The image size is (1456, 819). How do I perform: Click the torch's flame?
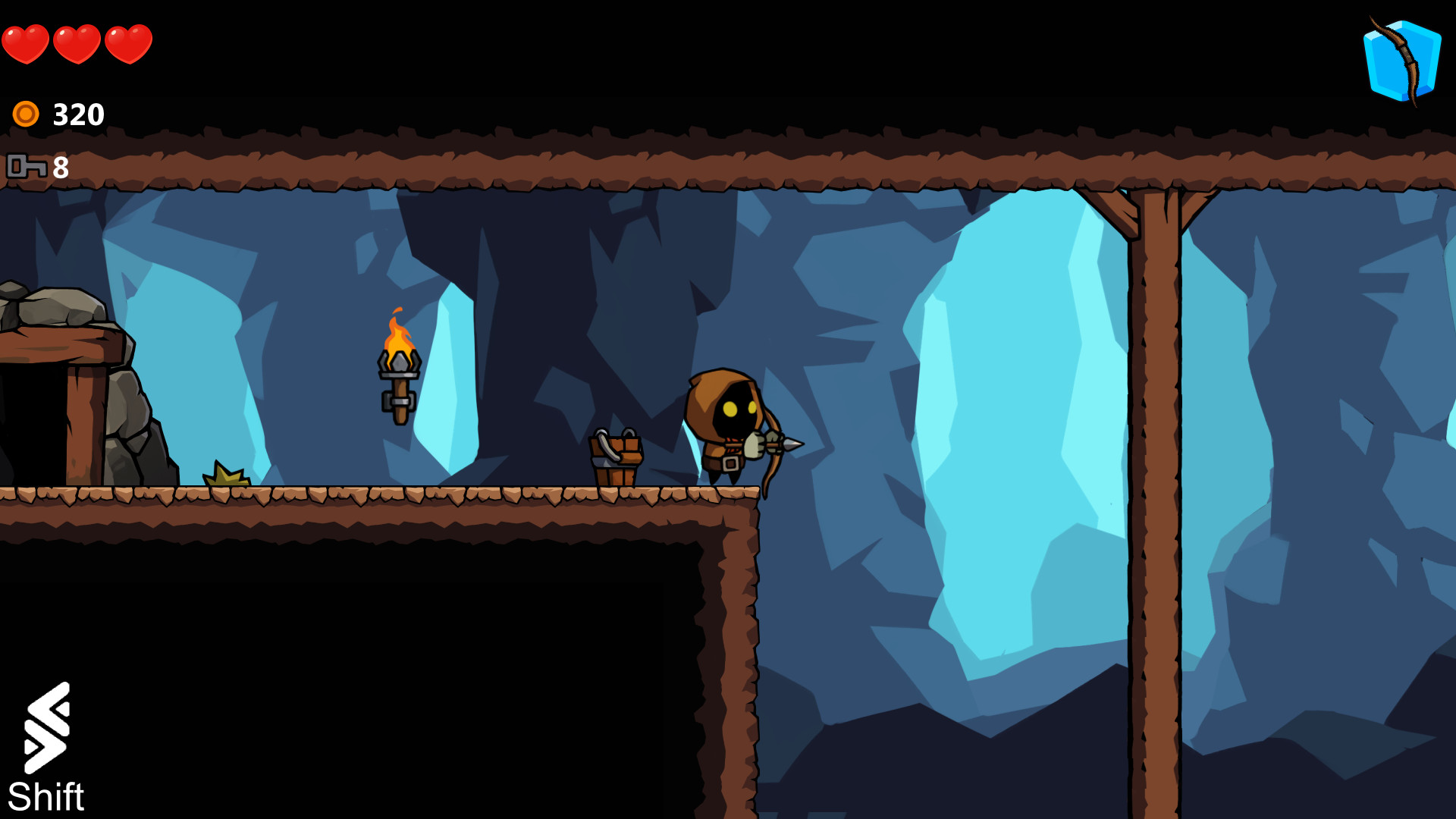coord(397,334)
